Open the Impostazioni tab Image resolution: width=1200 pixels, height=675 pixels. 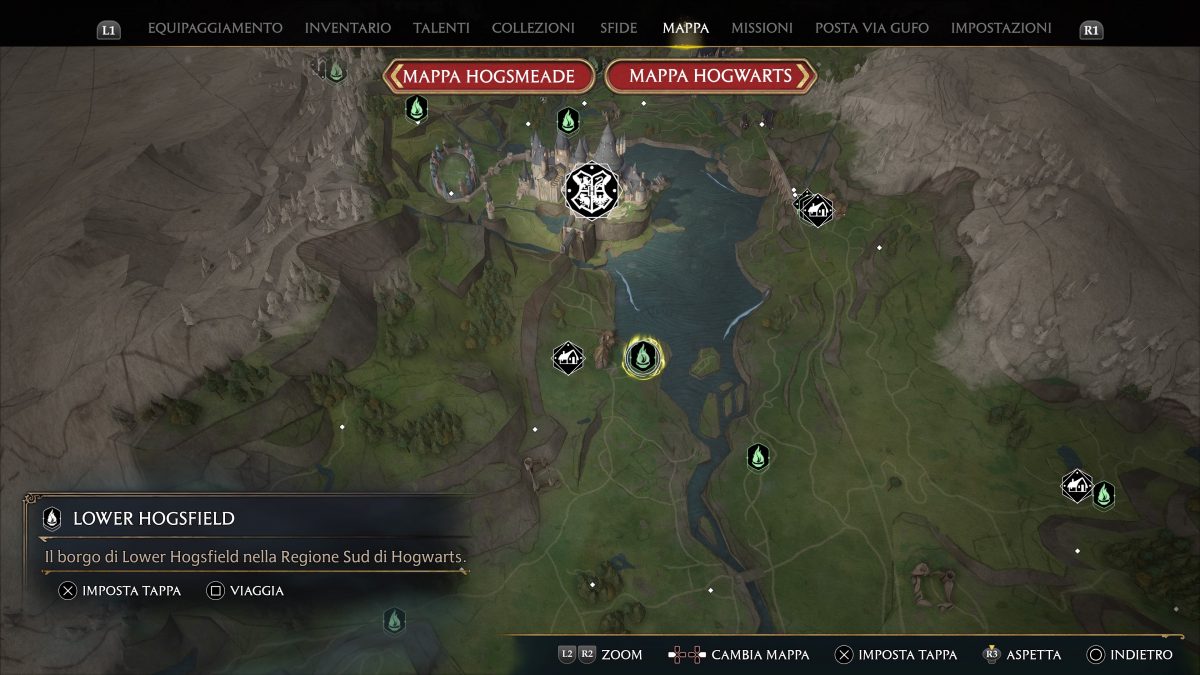(1001, 28)
